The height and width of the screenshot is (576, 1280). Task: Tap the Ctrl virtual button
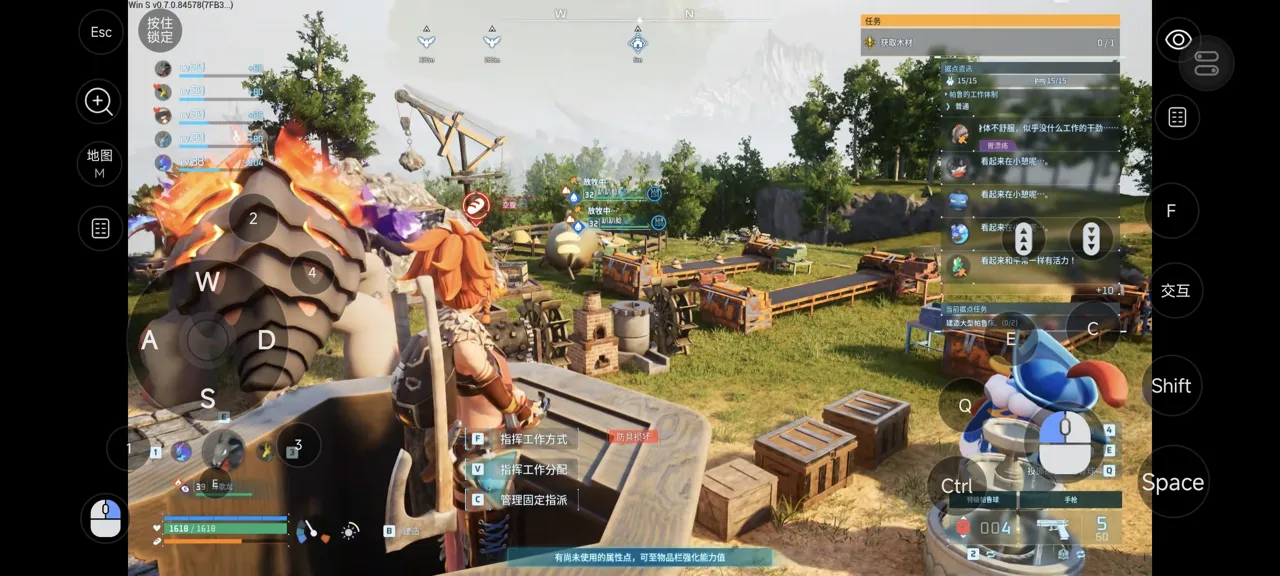(957, 486)
